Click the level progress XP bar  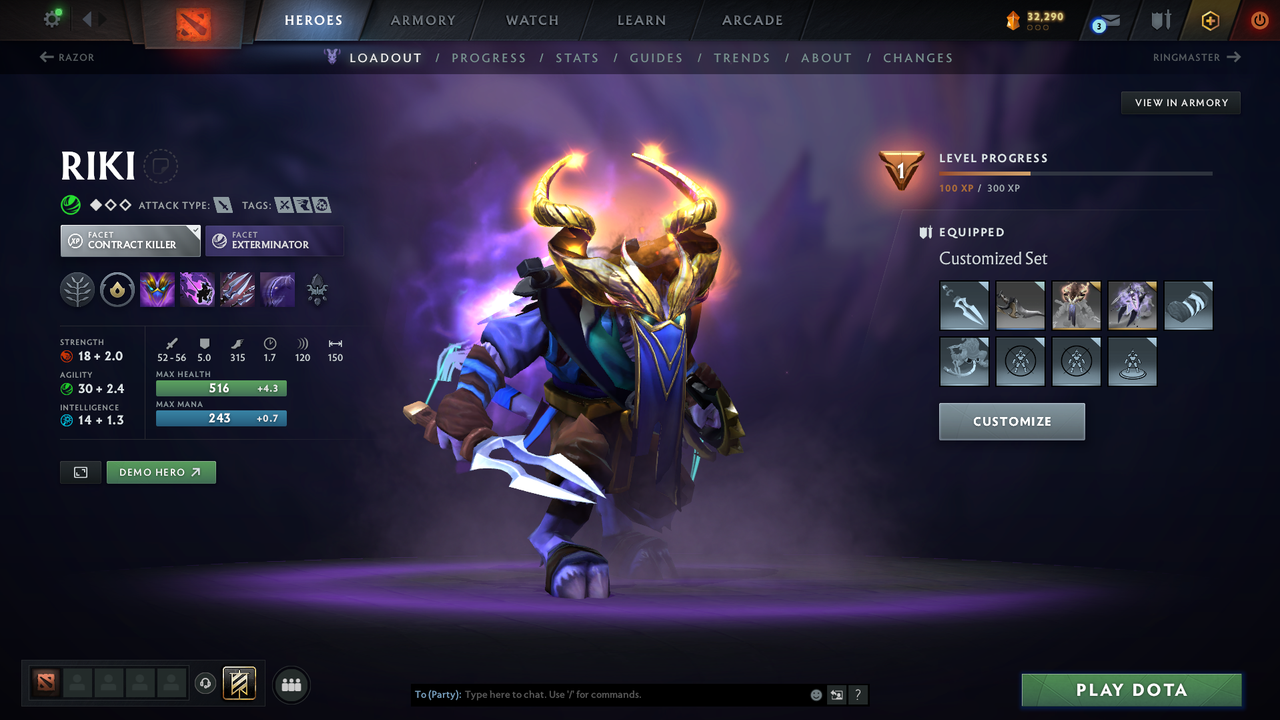pyautogui.click(x=1076, y=172)
